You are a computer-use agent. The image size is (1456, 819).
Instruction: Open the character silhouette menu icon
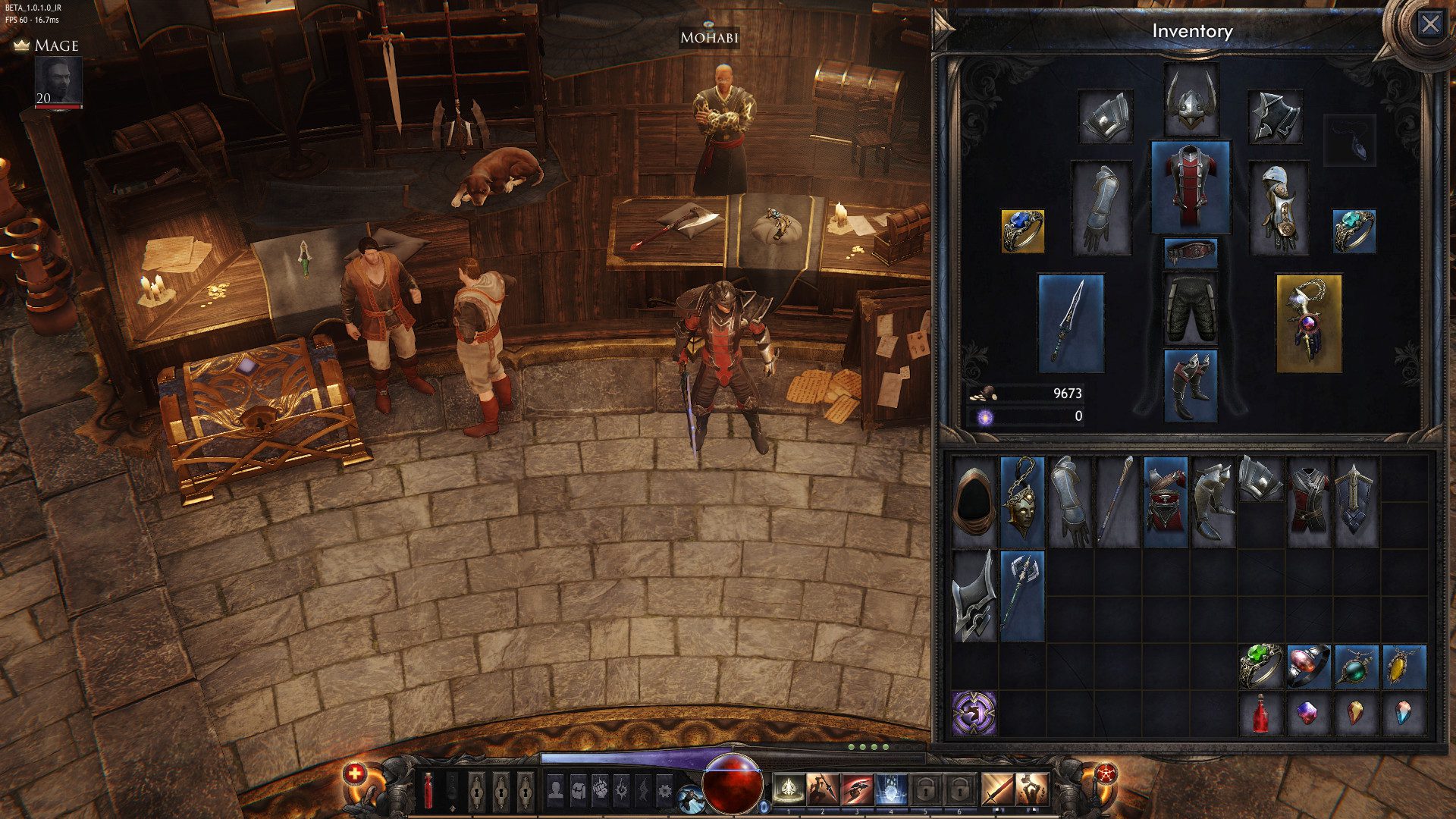pos(554,787)
